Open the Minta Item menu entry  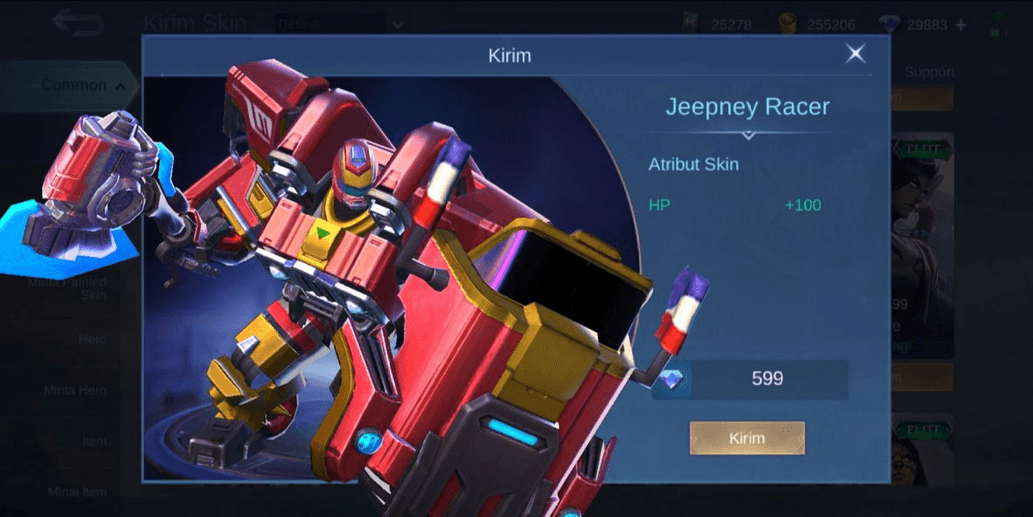[x=77, y=491]
